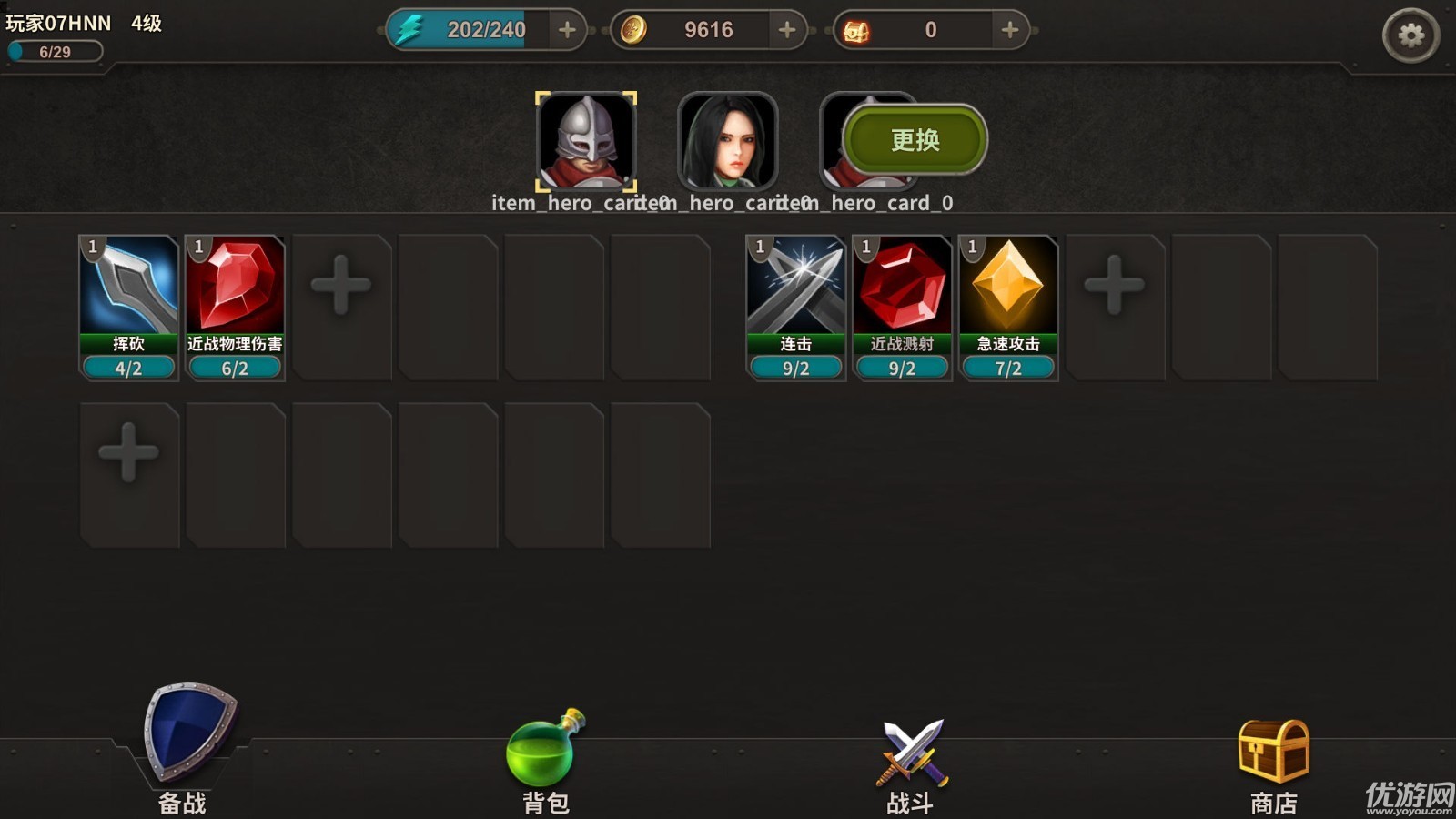
Task: Open the settings gear menu
Action: [x=1410, y=35]
